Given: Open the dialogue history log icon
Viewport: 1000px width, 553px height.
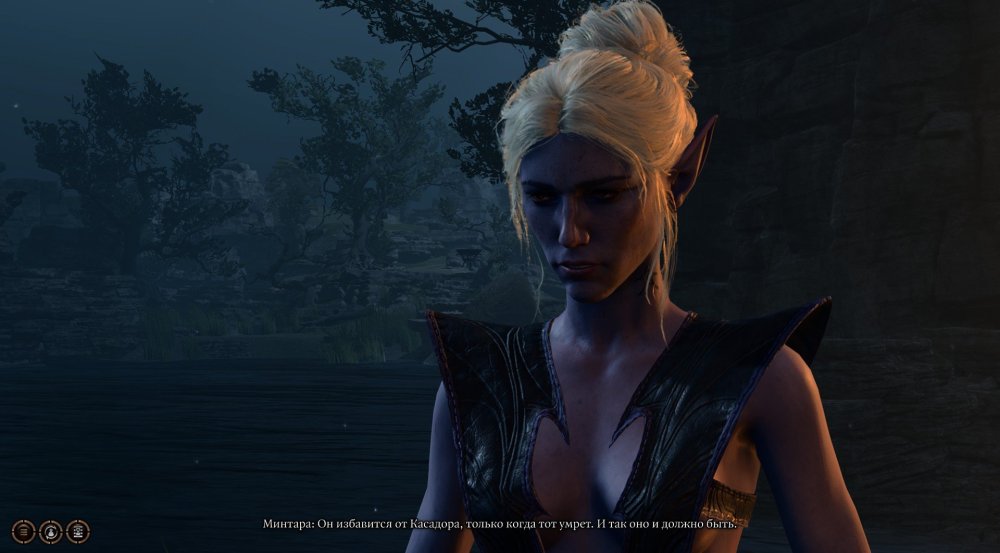Looking at the screenshot, I should point(23,531).
